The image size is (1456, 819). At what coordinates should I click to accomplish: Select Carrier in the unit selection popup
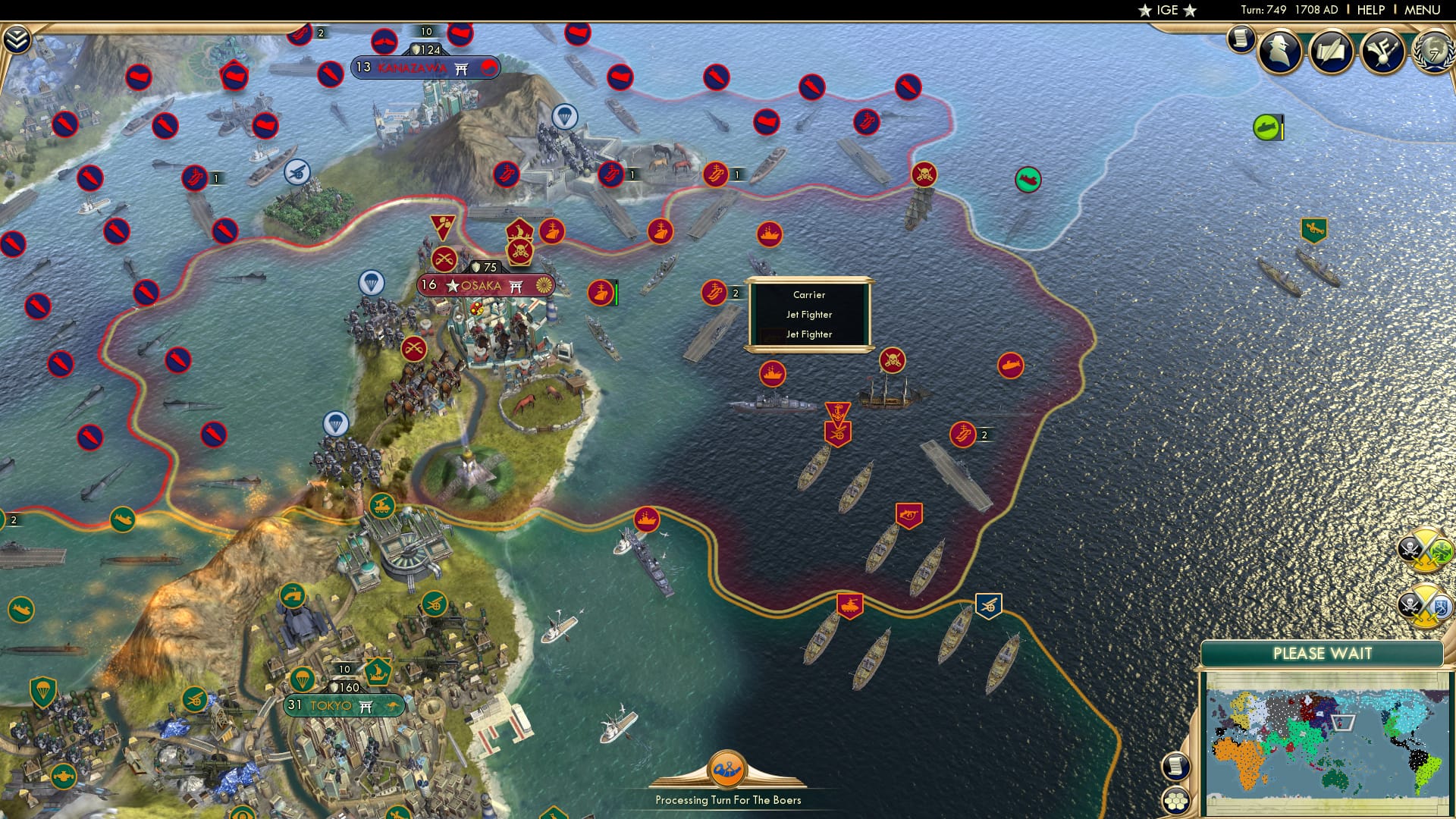[x=808, y=294]
